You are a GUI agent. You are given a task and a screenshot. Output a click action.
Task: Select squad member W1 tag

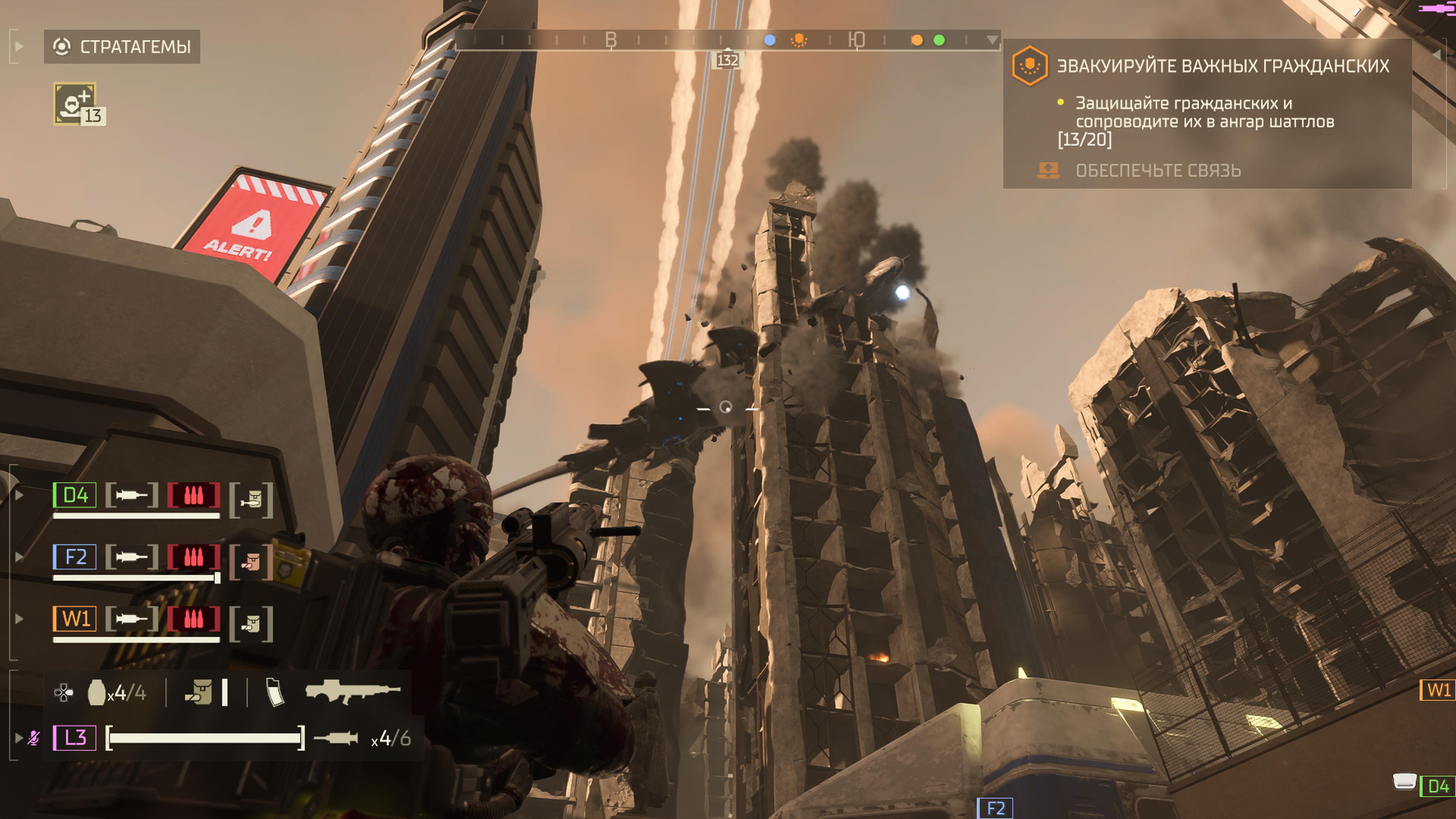click(75, 618)
